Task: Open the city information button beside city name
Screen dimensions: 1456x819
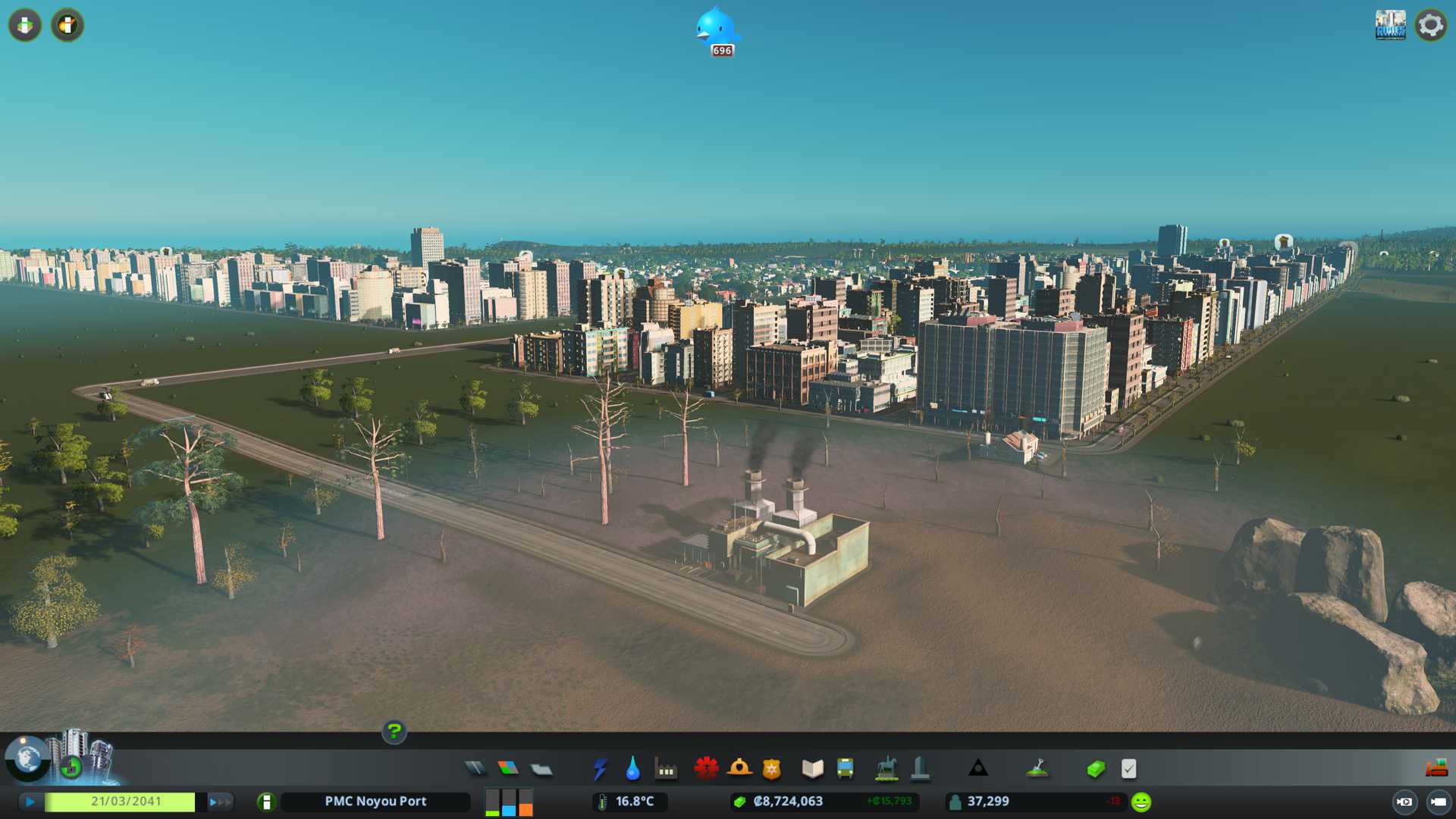Action: [x=266, y=802]
